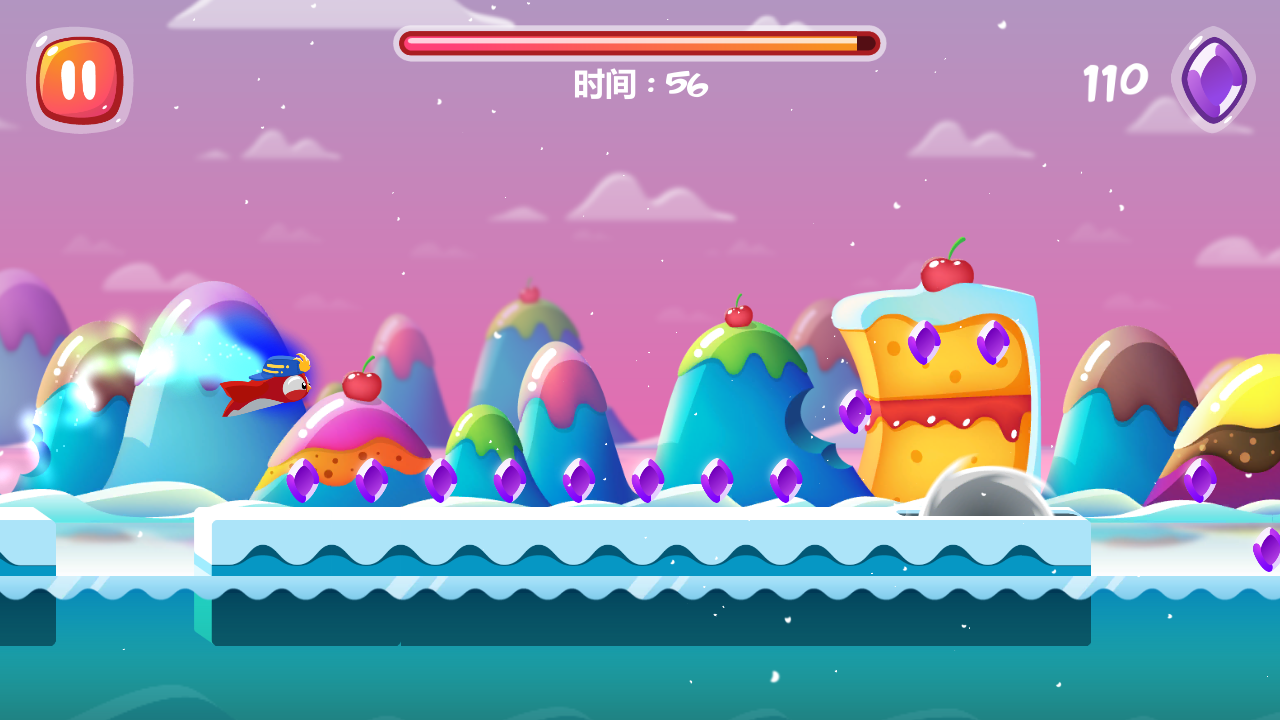Click the 时间：56 timer label

pos(638,84)
